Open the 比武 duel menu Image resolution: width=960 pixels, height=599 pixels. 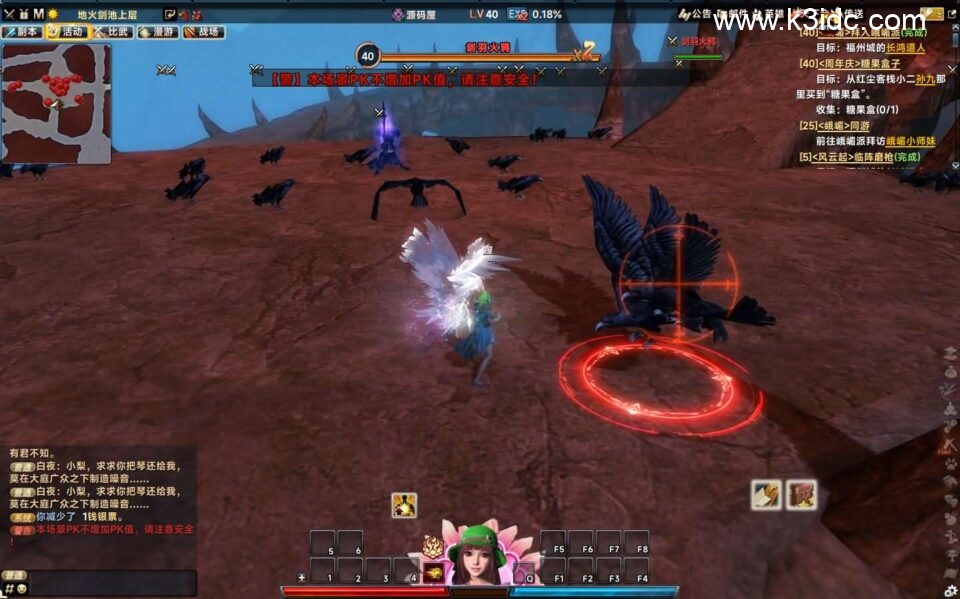[112, 32]
